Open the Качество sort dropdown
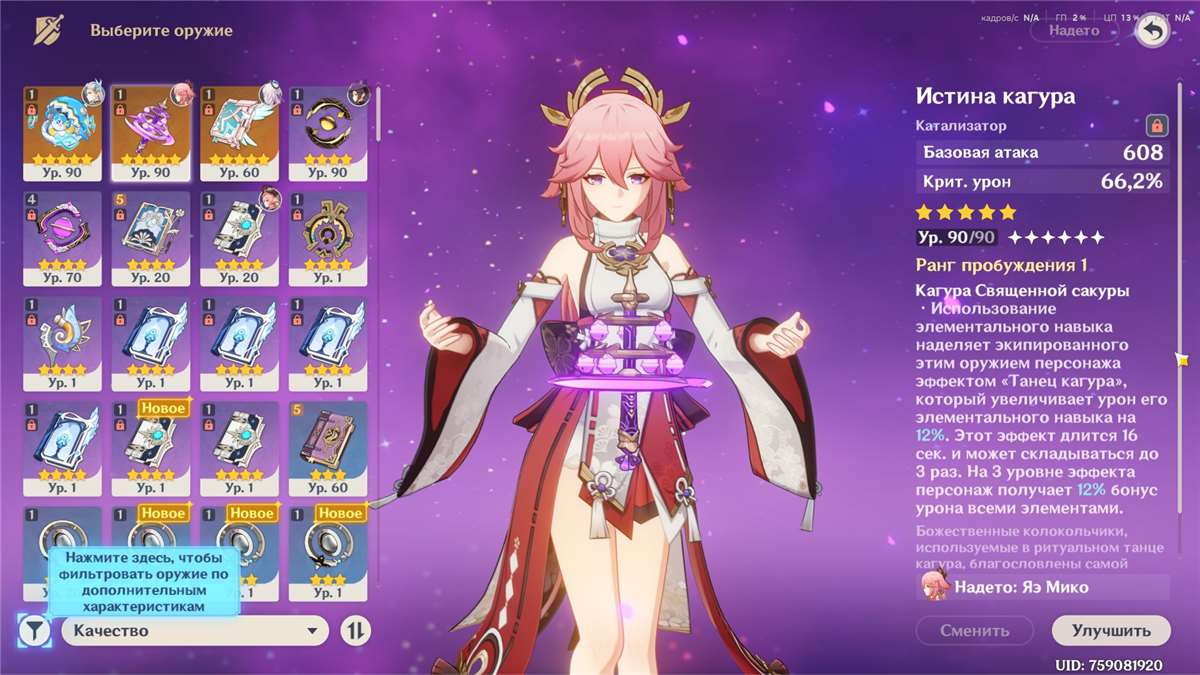 point(195,630)
